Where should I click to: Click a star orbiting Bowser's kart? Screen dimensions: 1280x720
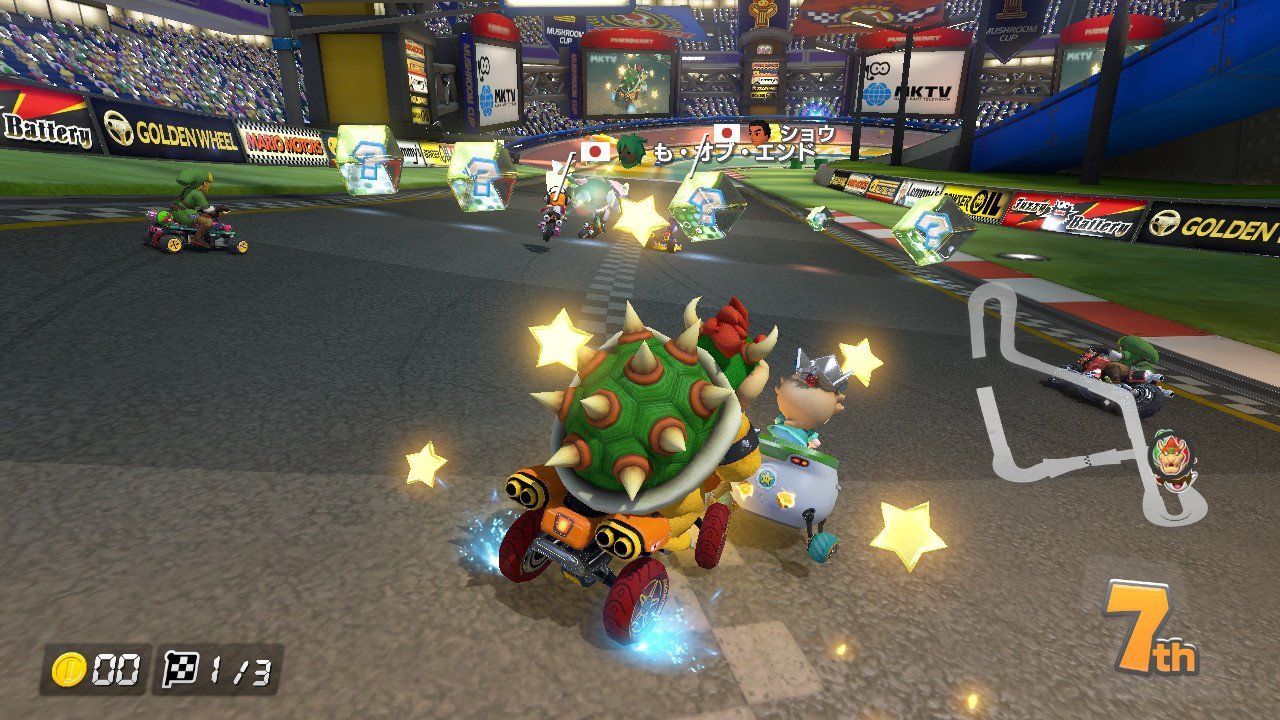(559, 347)
